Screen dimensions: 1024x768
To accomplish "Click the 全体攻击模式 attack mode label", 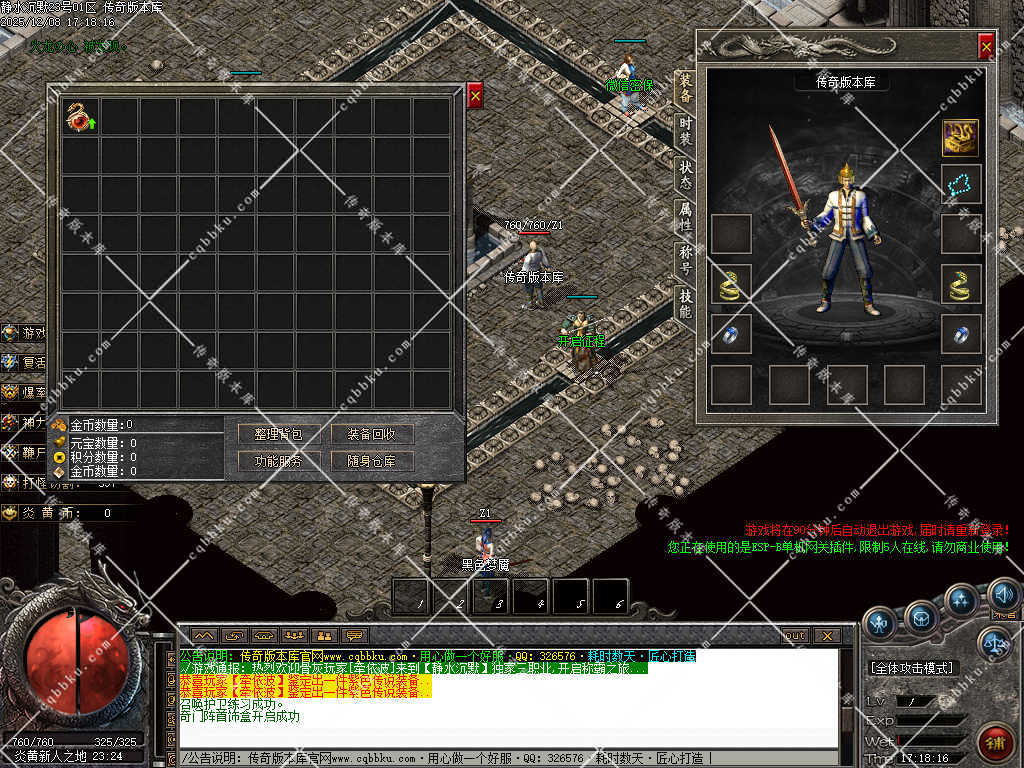I will (x=911, y=668).
